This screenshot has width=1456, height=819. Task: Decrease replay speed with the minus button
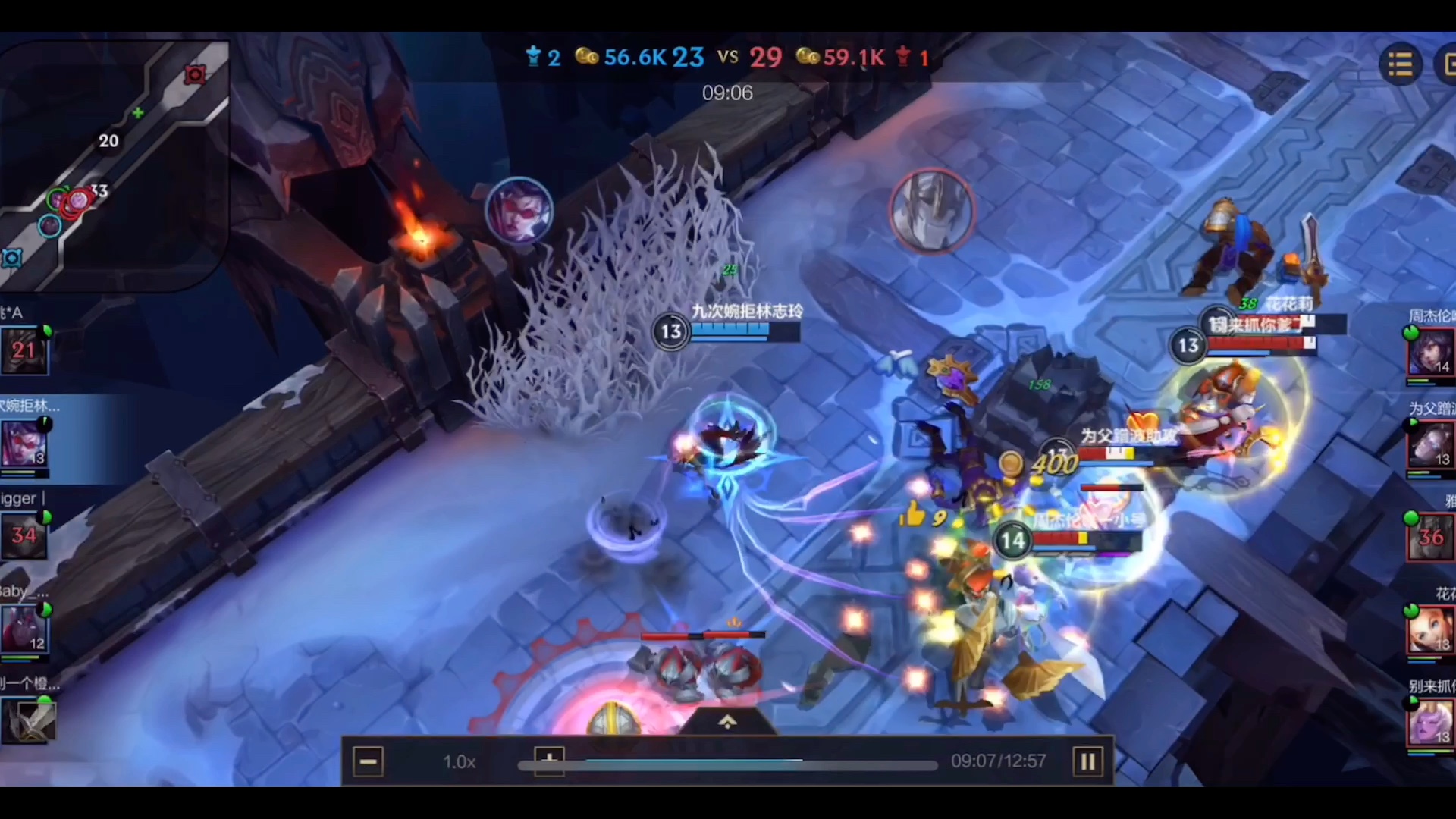click(x=369, y=761)
